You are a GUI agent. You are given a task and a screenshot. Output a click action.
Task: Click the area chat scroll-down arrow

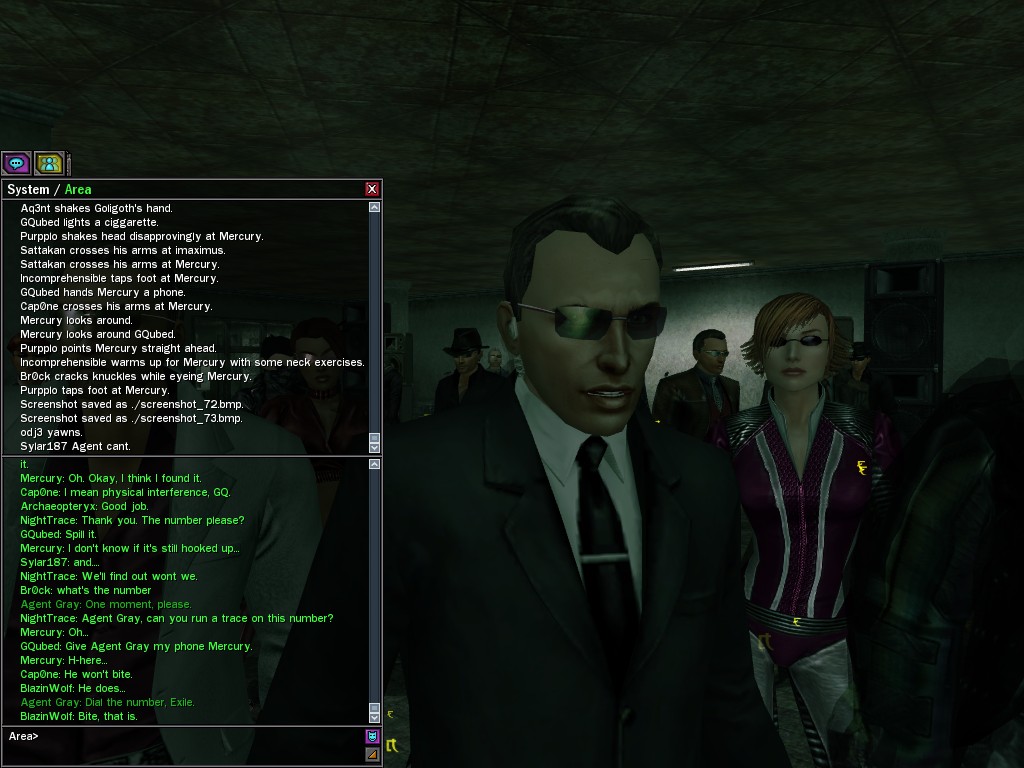(x=375, y=716)
